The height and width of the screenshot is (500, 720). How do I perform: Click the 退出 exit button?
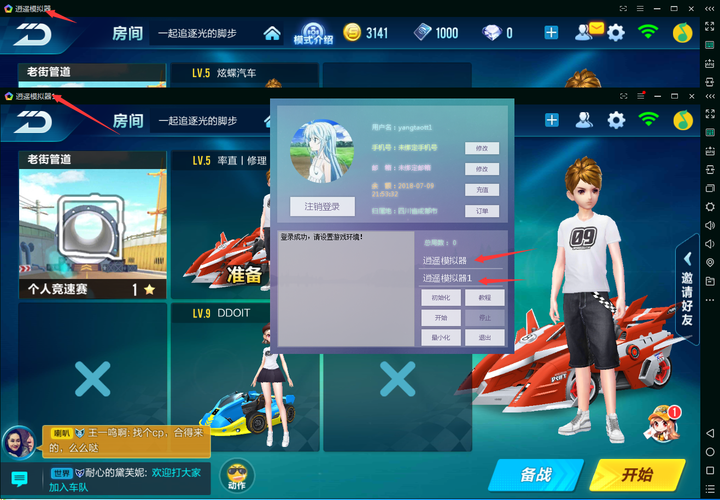(485, 337)
